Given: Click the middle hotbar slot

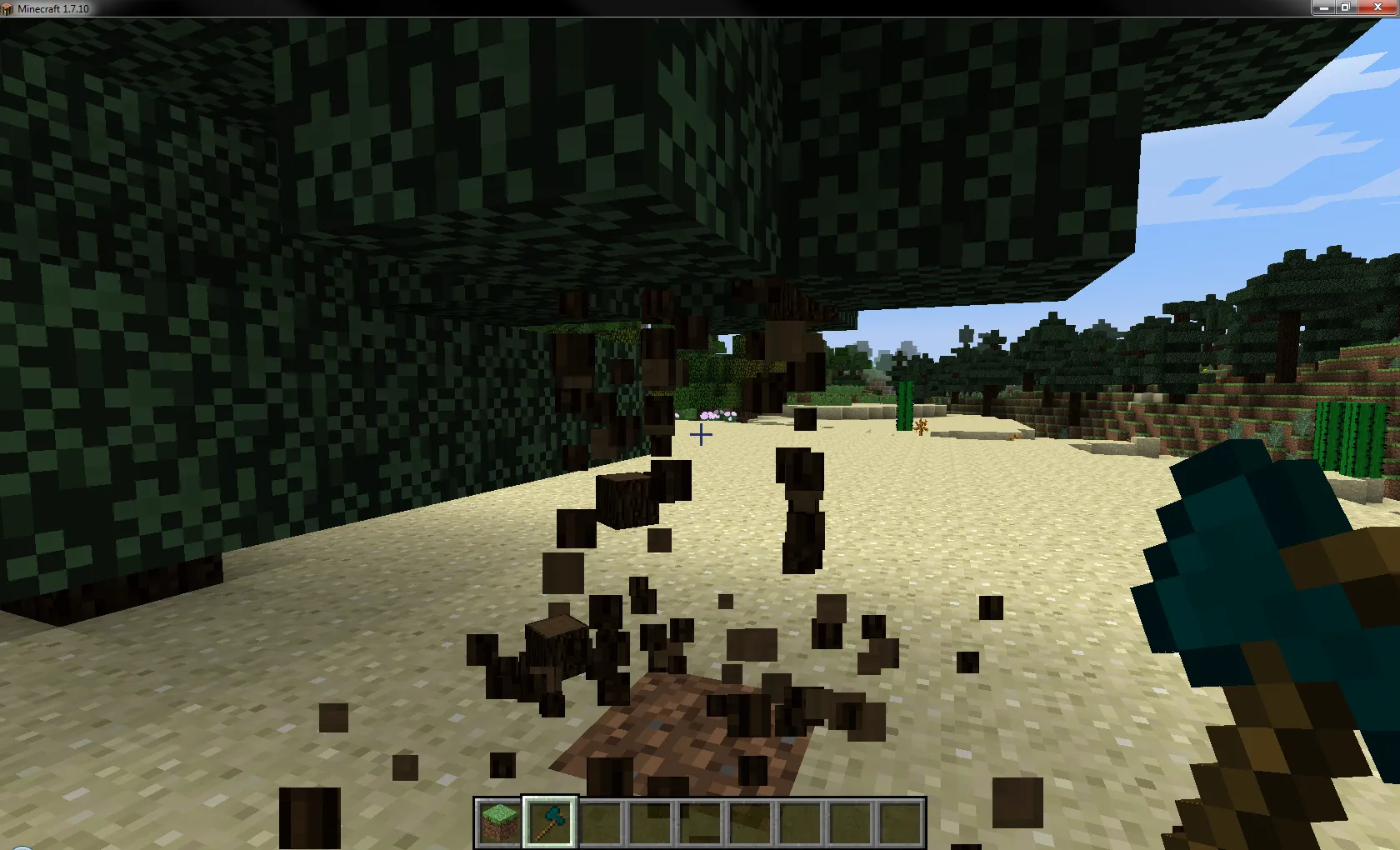Looking at the screenshot, I should (x=700, y=821).
